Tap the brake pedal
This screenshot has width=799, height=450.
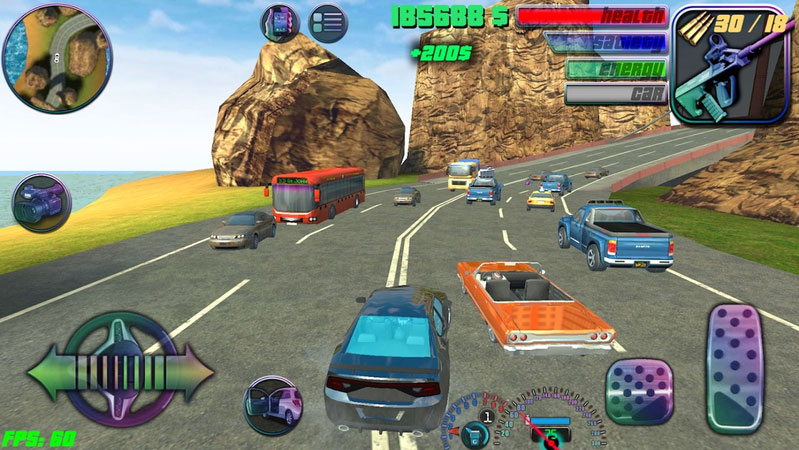[639, 391]
